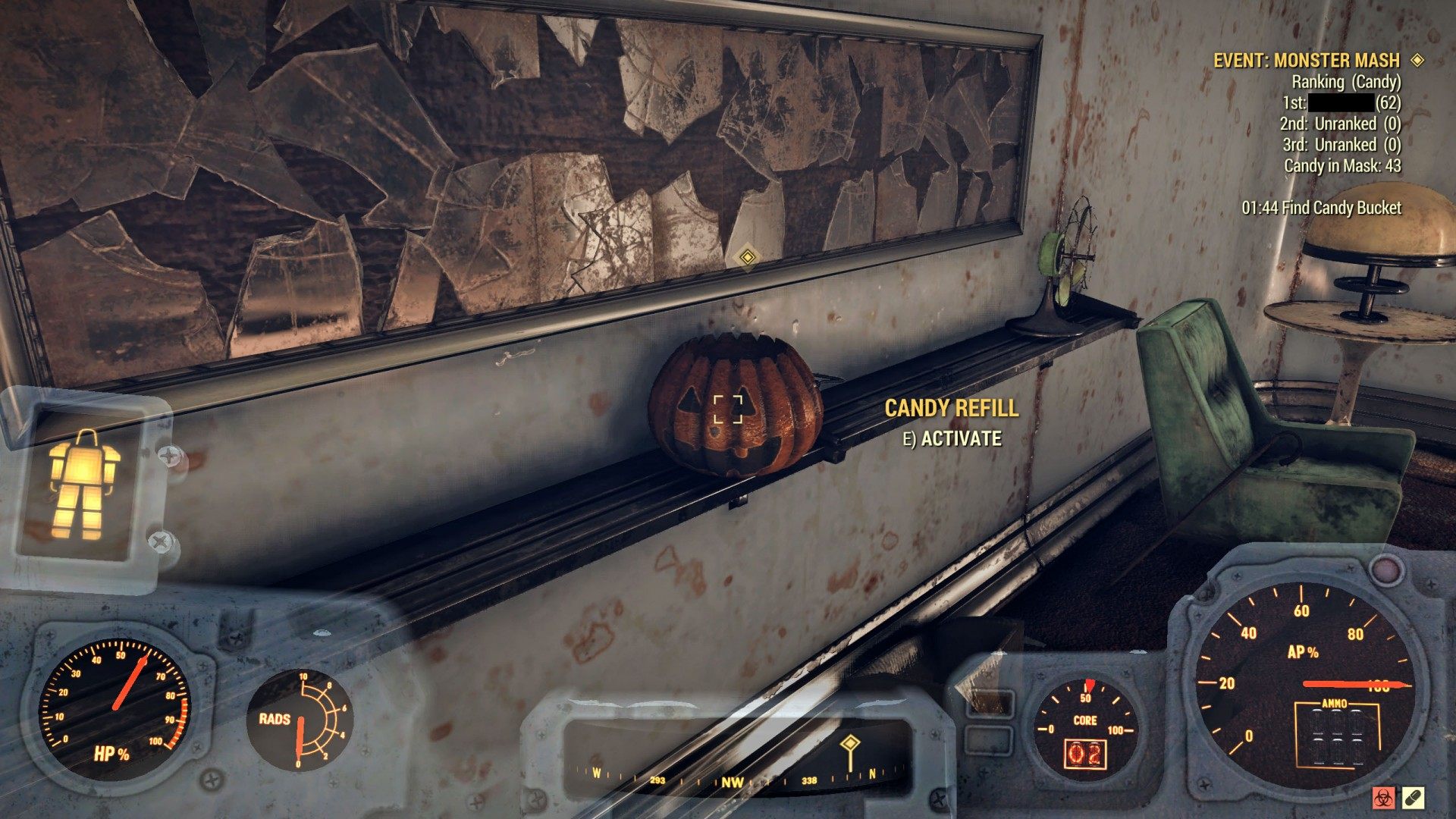Click the floating diamond quest marker
Screen dimensions: 1456x819
click(x=747, y=256)
